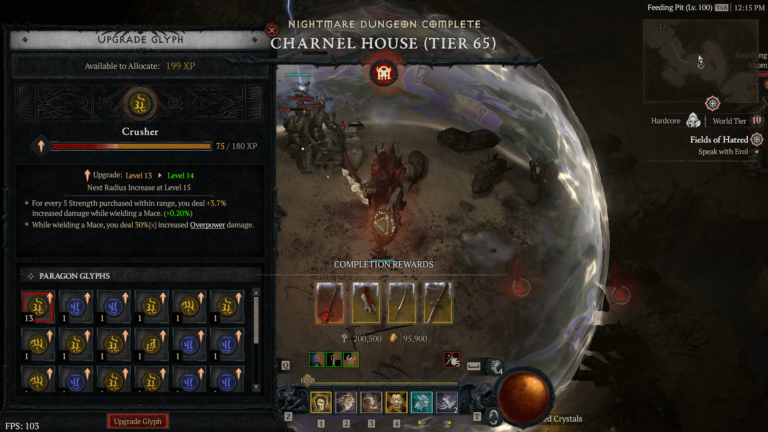Select the Fields of Hatred quest tracker
Viewport: 768px width, 432px height.
(x=720, y=139)
